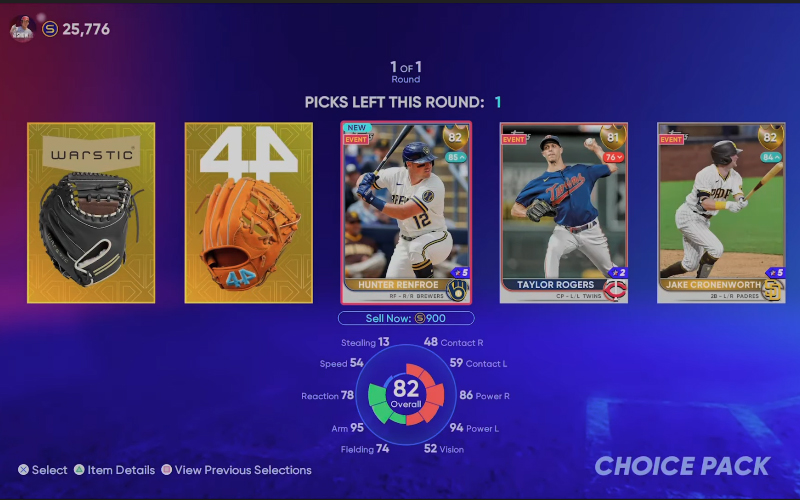The width and height of the screenshot is (800, 500).
Task: Open the player profile avatar icon
Action: (22, 29)
